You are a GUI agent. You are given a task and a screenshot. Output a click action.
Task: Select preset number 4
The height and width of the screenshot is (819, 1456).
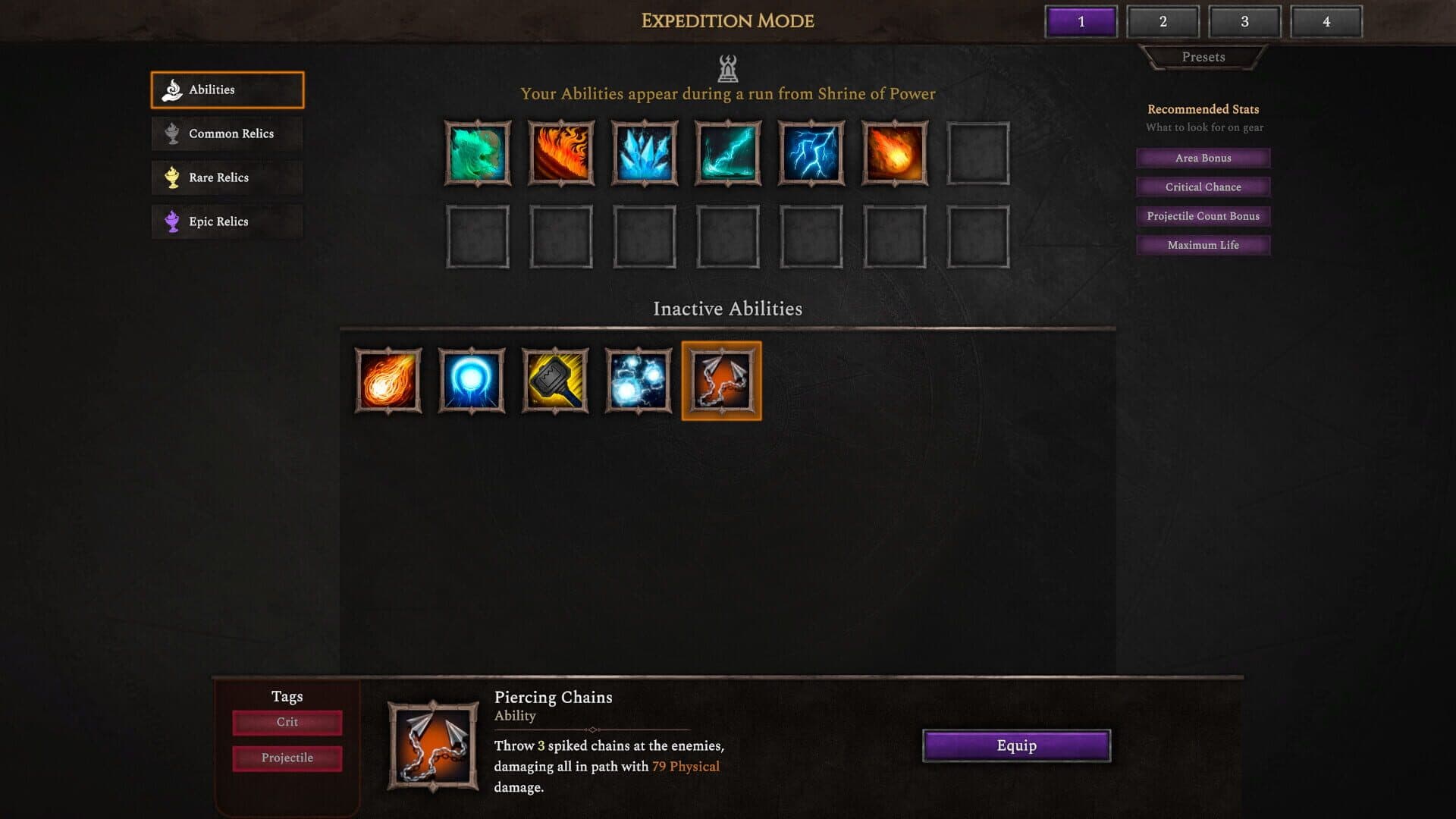point(1326,22)
